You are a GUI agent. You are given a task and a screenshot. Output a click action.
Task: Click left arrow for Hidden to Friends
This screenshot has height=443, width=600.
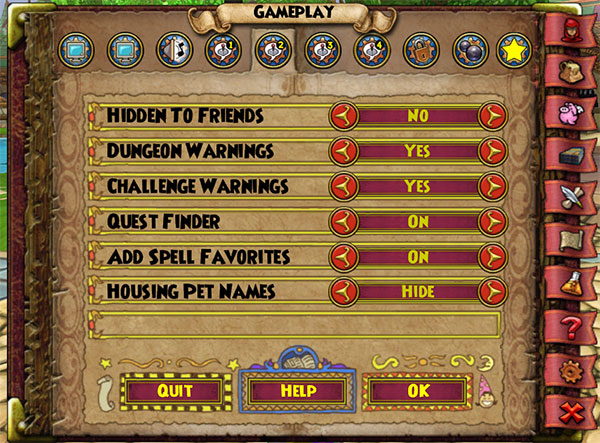point(344,116)
